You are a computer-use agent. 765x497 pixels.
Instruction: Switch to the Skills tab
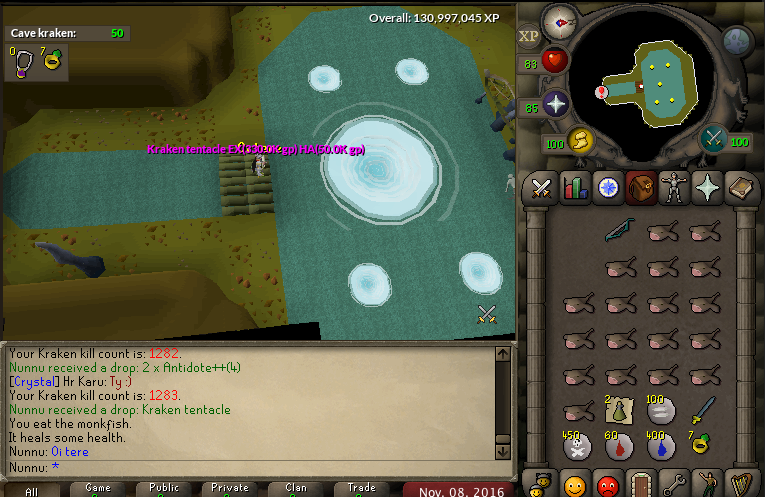click(575, 187)
